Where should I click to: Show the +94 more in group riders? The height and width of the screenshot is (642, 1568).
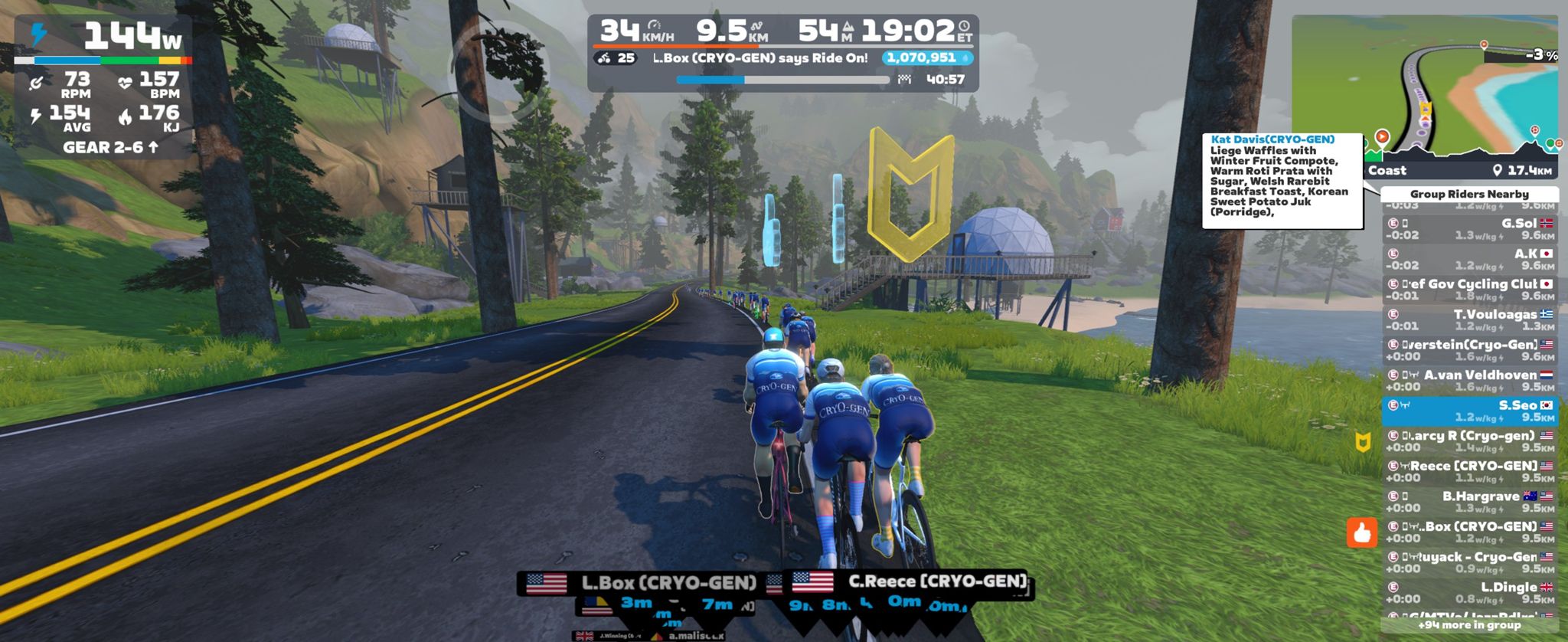1469,625
